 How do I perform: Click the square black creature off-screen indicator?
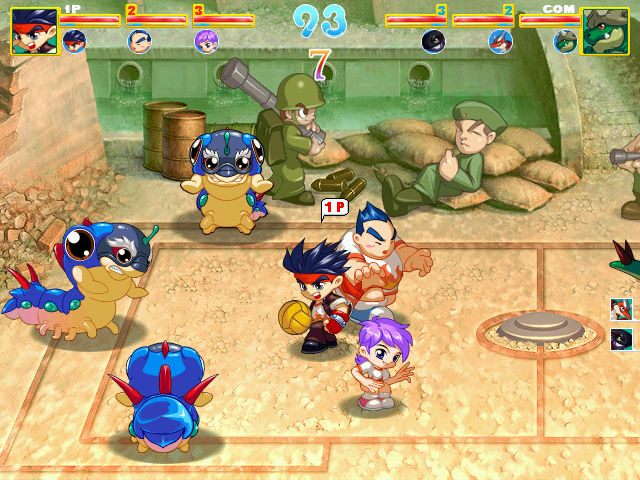pos(621,338)
